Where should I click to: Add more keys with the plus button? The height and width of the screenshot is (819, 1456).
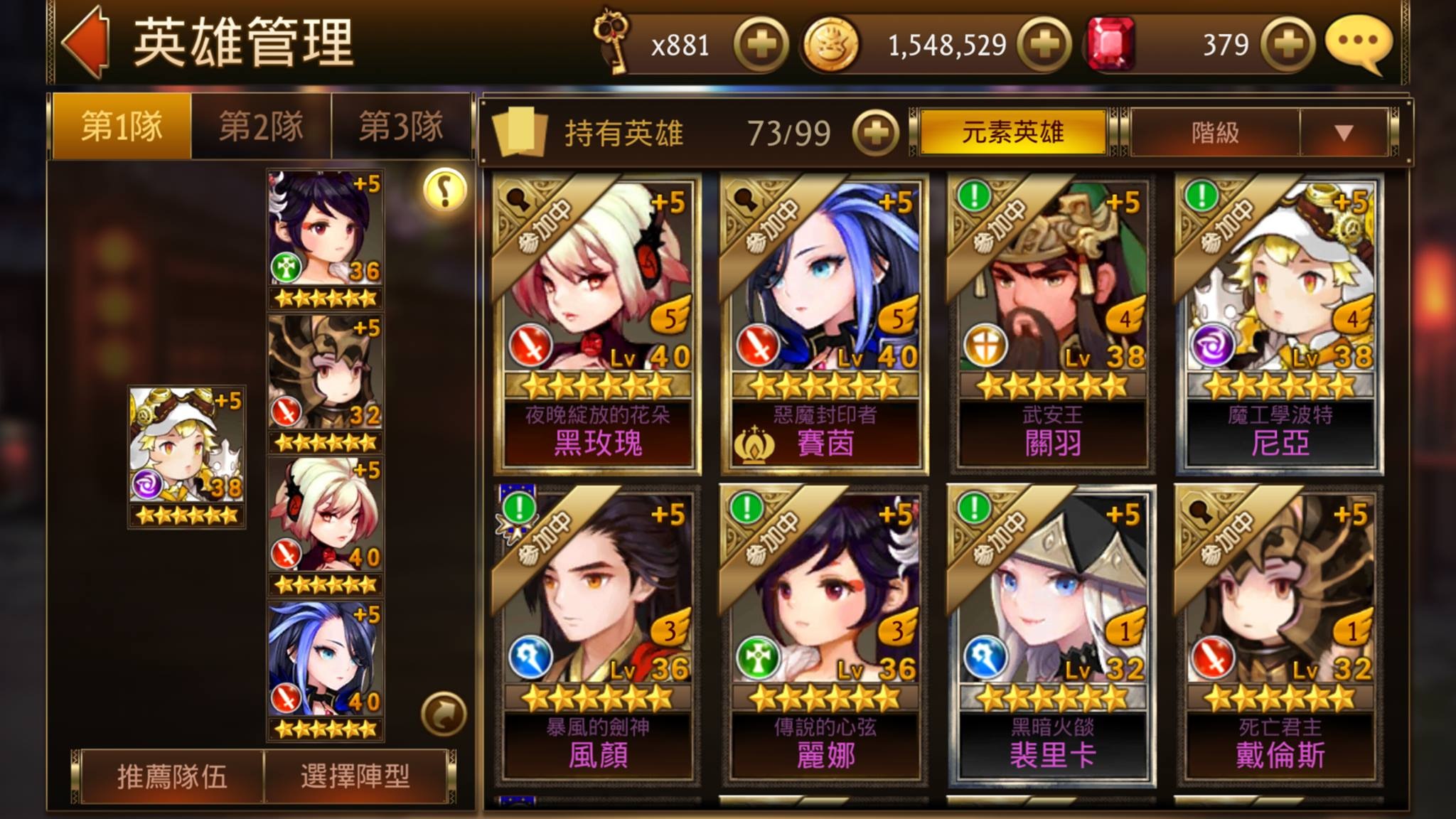[761, 45]
